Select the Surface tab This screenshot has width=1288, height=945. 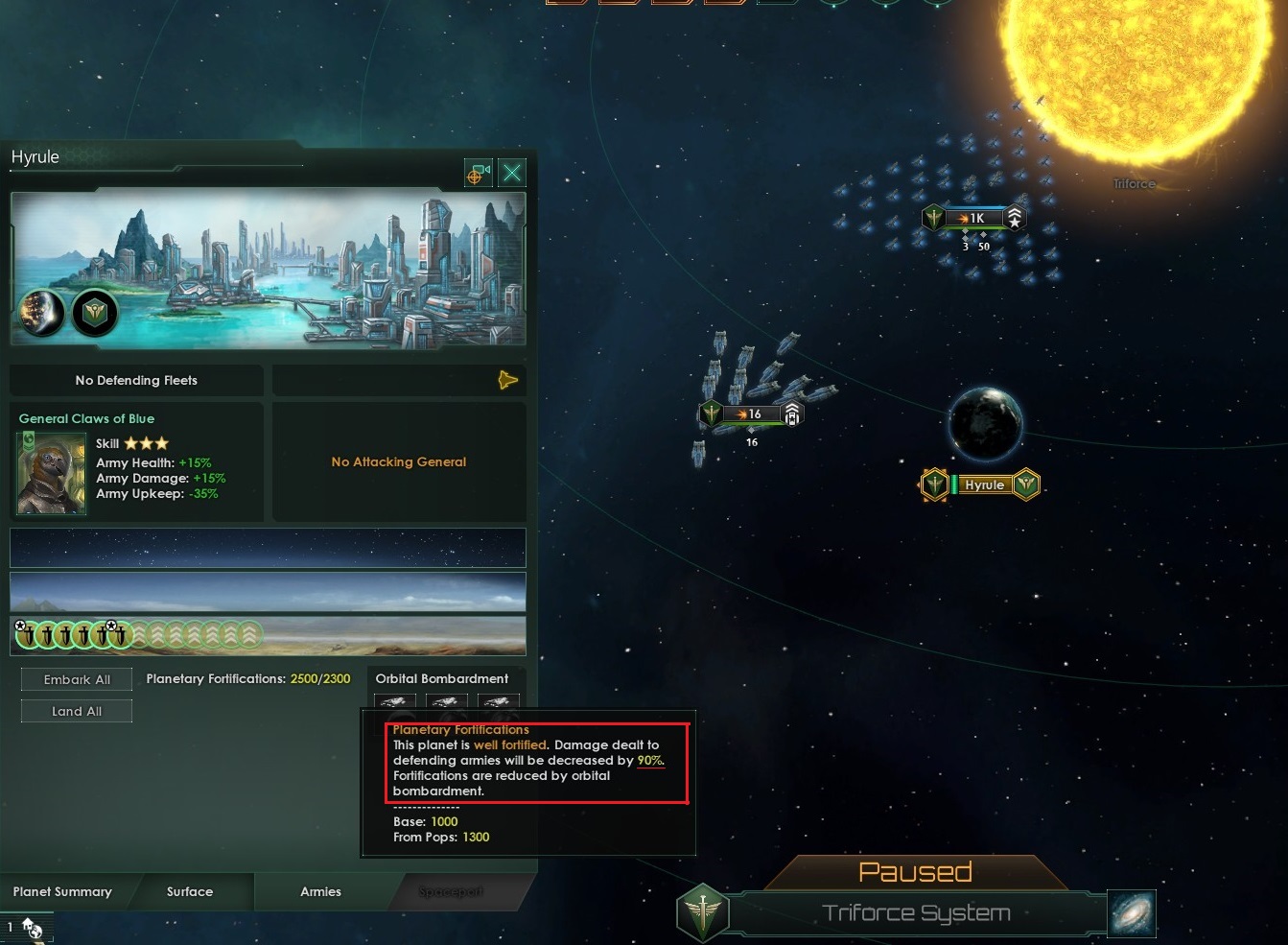pos(189,891)
